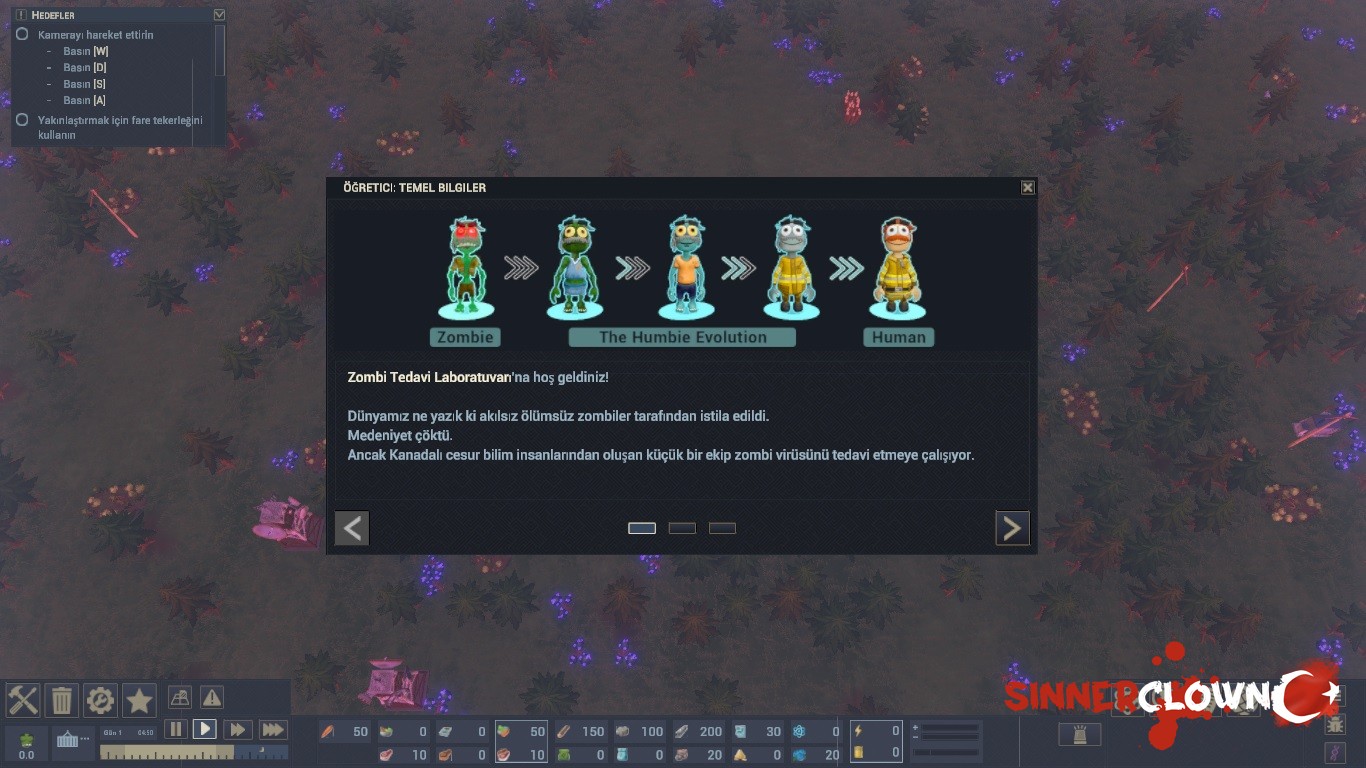This screenshot has height=768, width=1366.
Task: Go to the next tutorial page
Action: pos(1012,528)
